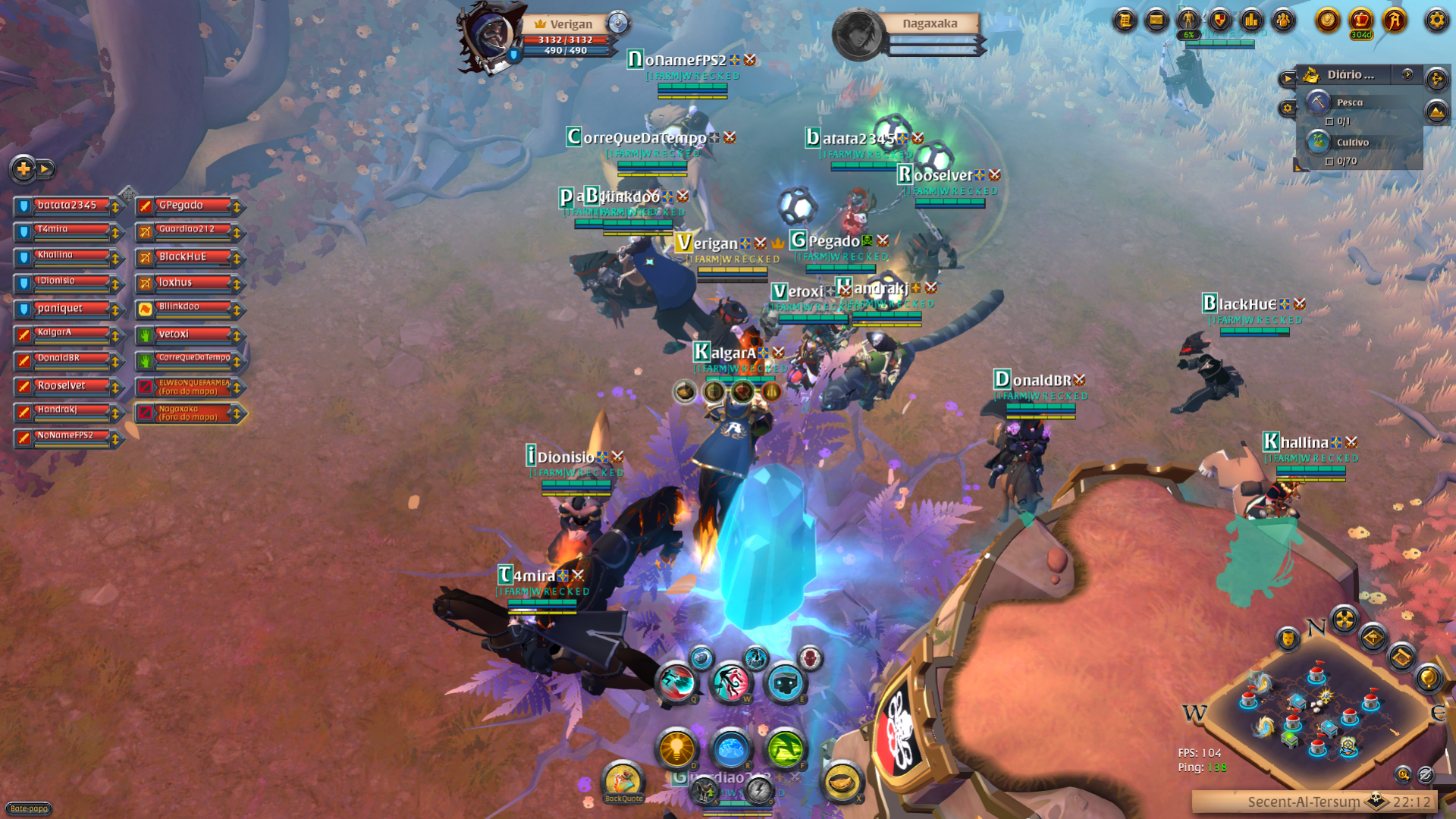Activate the Q dash ability
Viewport: 1456px width, 819px height.
[x=676, y=682]
